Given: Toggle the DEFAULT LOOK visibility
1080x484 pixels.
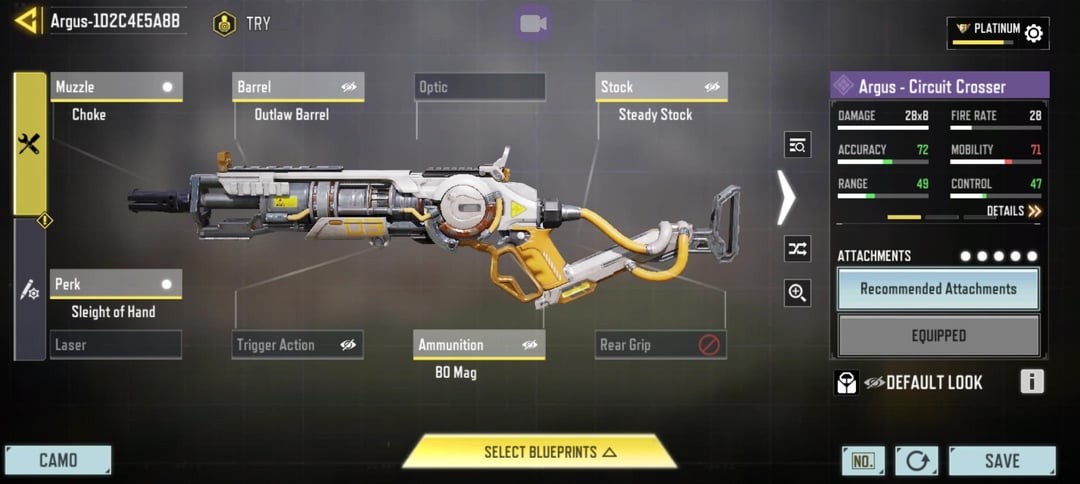Looking at the screenshot, I should (876, 382).
